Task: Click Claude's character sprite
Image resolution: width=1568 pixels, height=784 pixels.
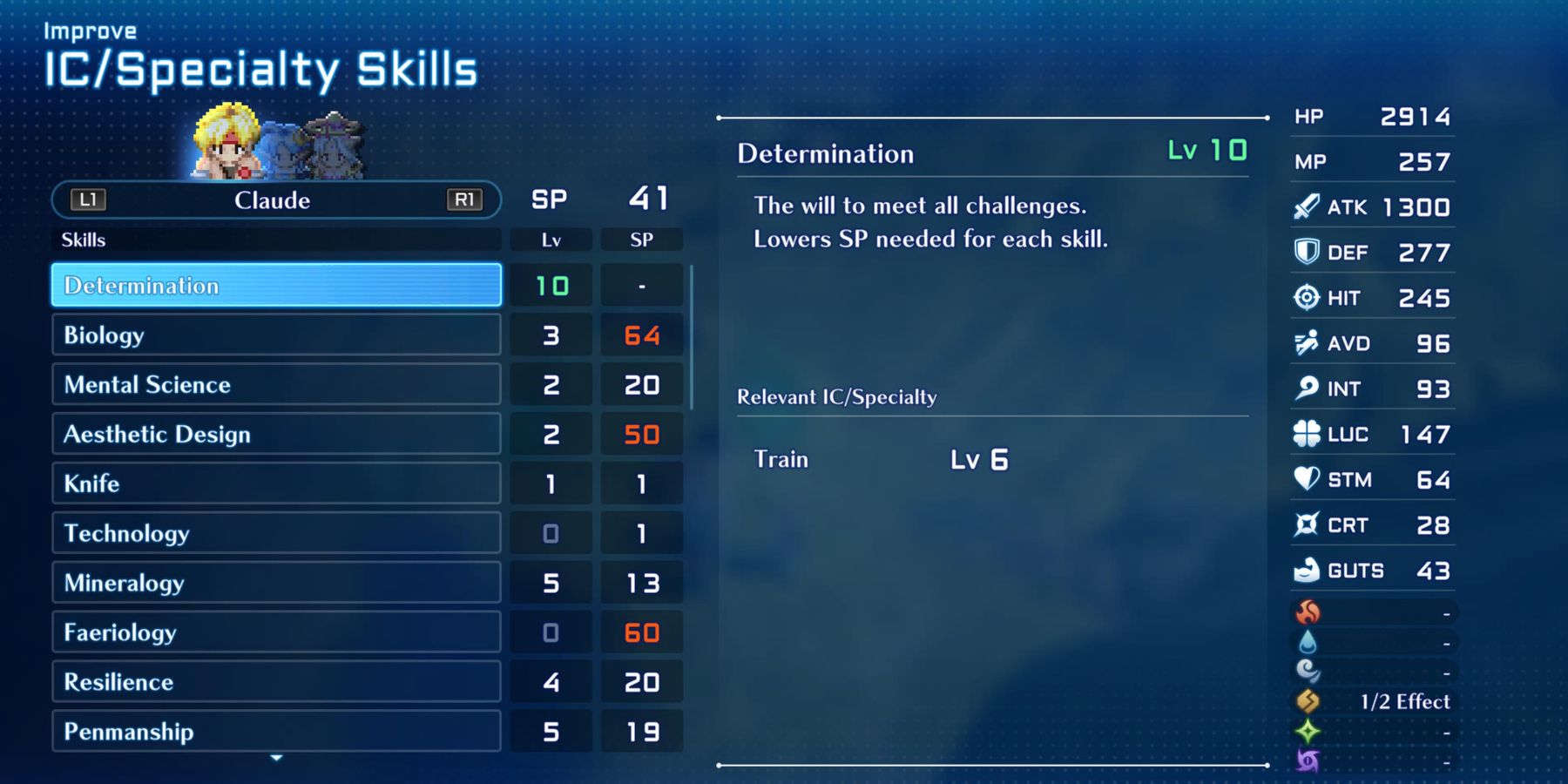Action: [226, 139]
